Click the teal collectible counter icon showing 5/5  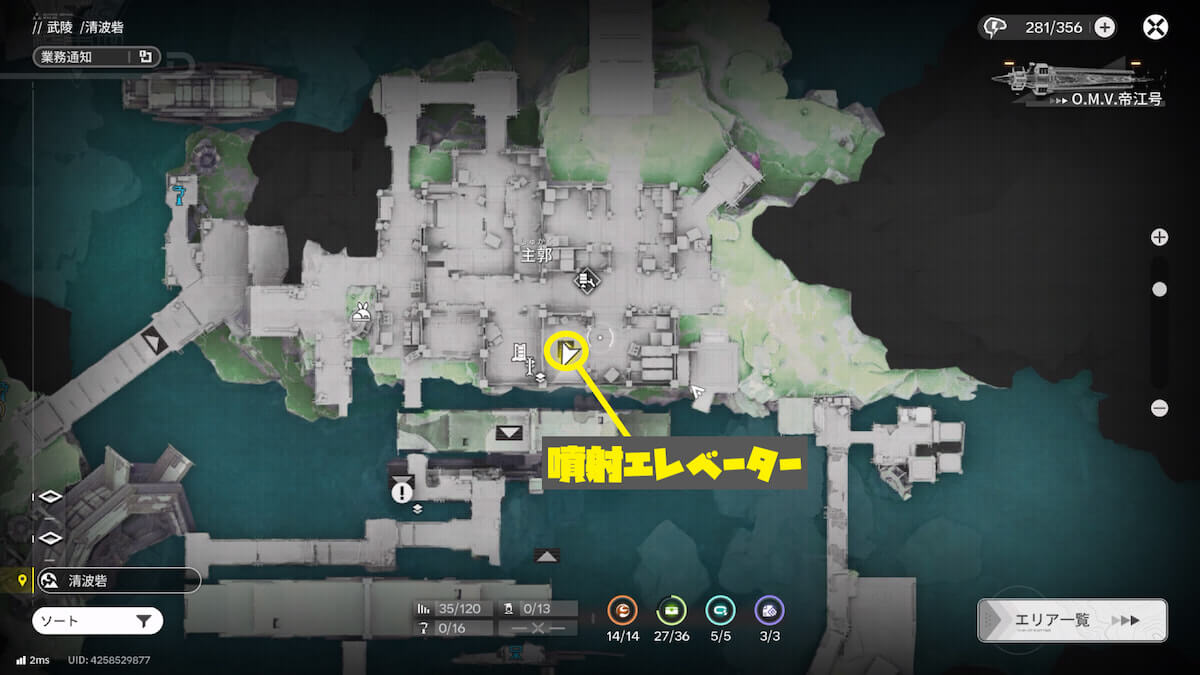pos(720,610)
